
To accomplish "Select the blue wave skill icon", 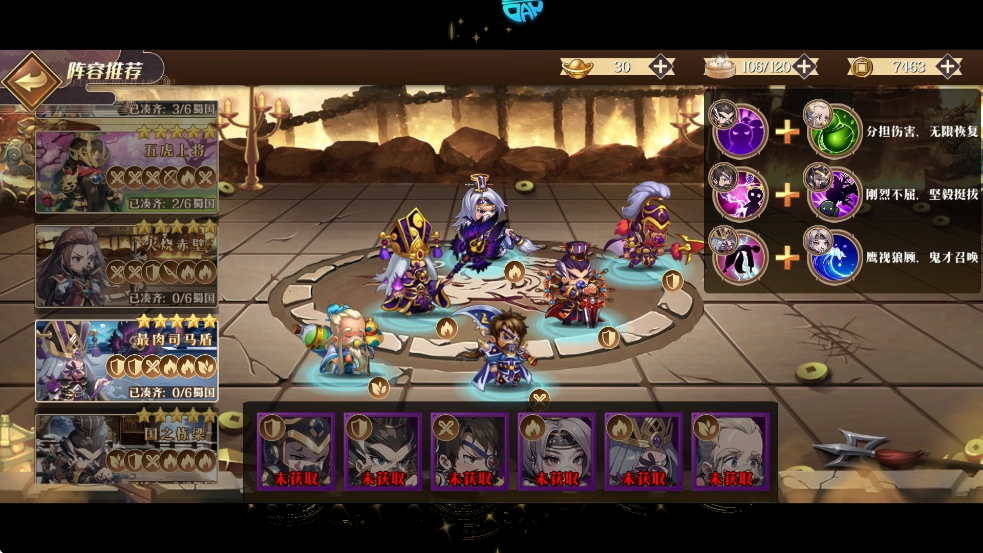I will (834, 255).
